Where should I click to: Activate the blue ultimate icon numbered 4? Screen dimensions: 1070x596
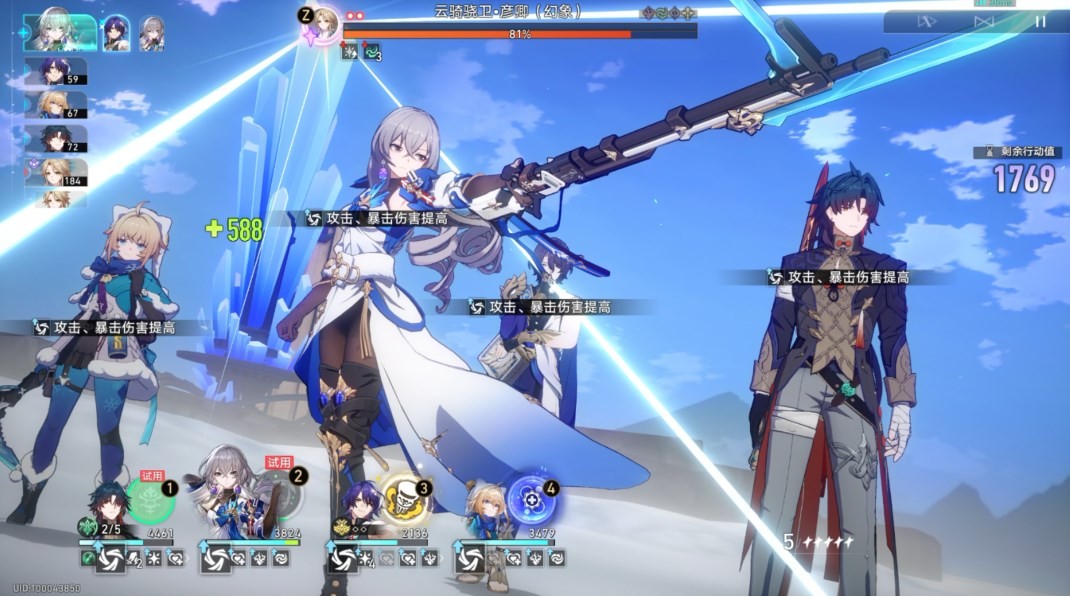coord(532,497)
